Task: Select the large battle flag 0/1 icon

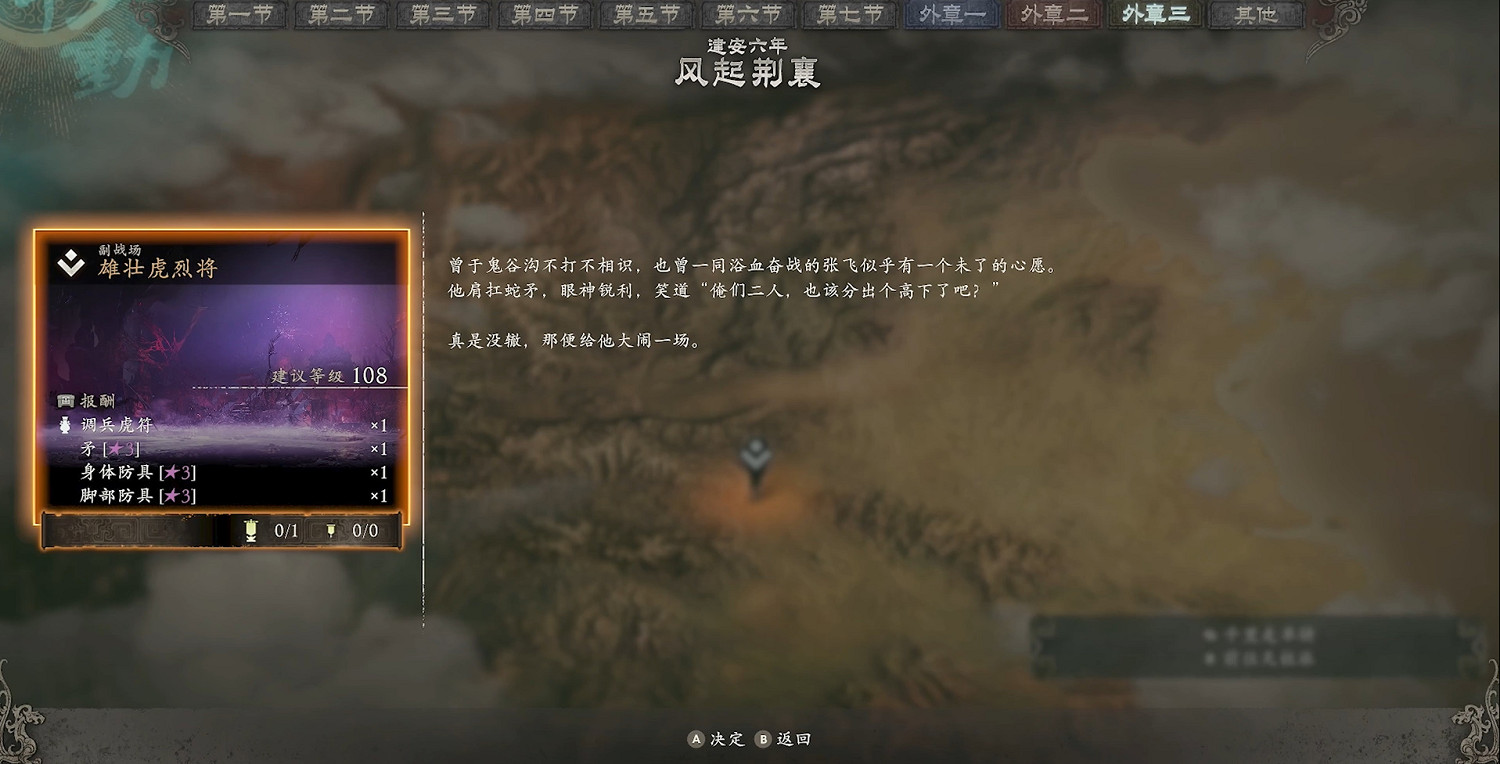Action: [x=250, y=531]
